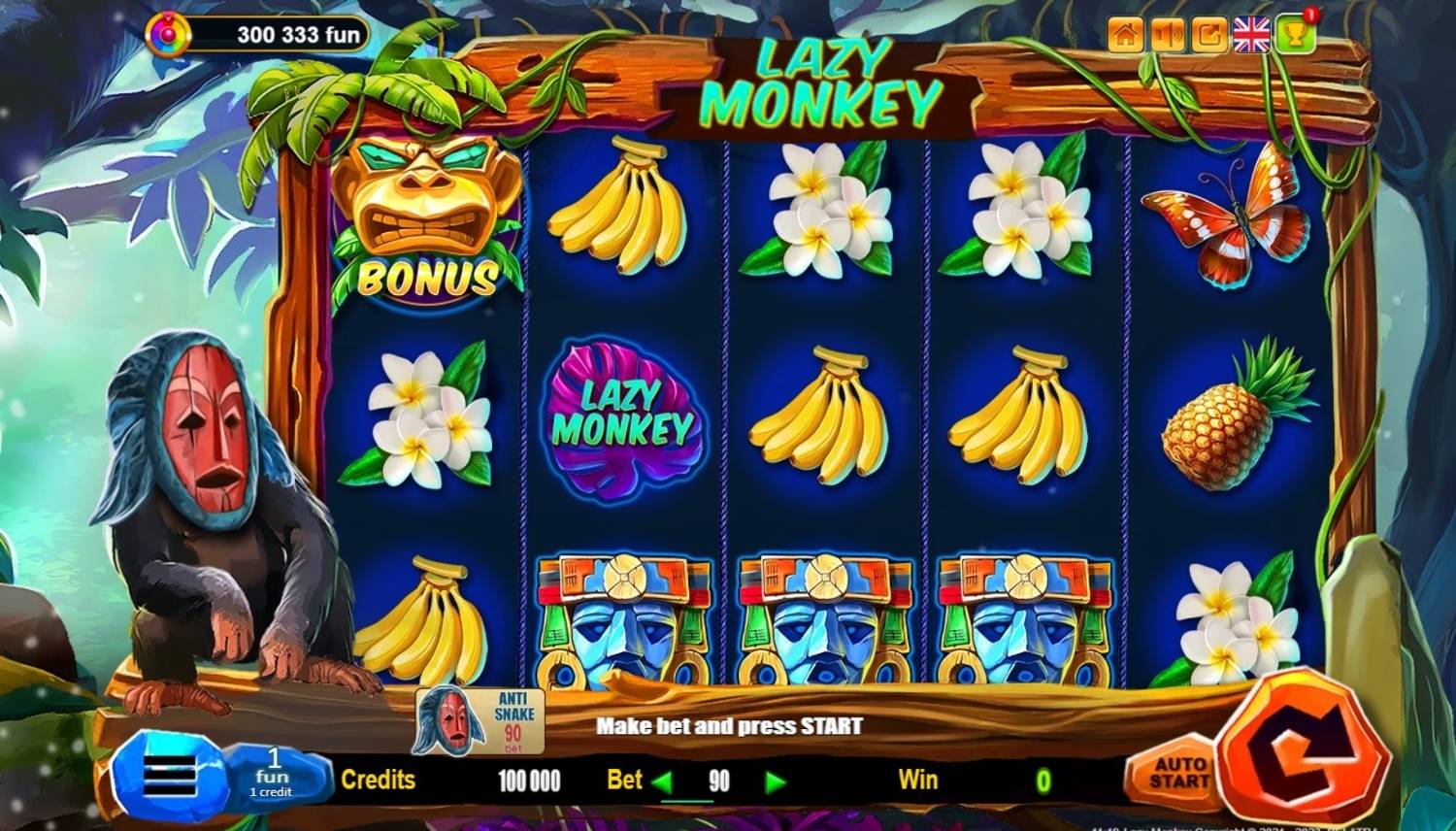The width and height of the screenshot is (1456, 831).
Task: Open the blue hamburger menu
Action: tap(168, 777)
